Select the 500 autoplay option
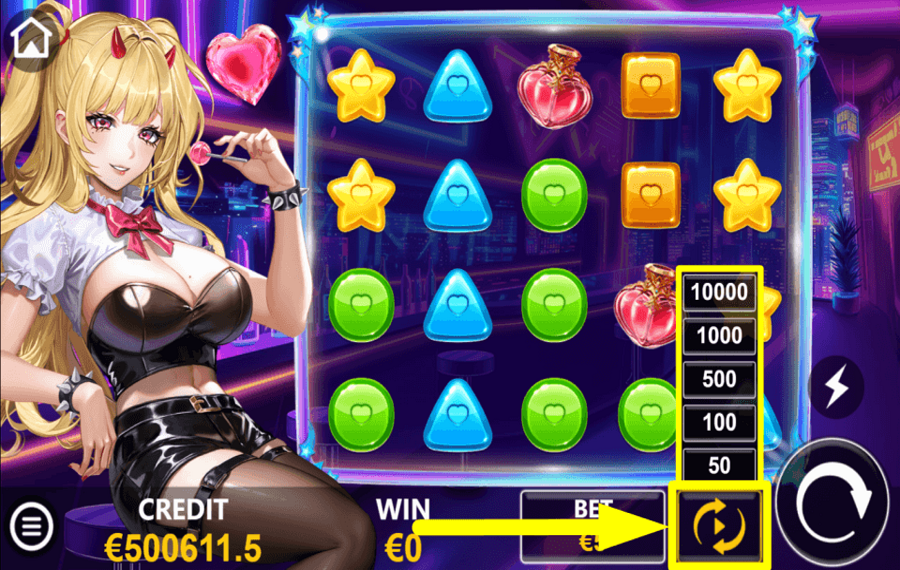Image resolution: width=900 pixels, height=570 pixels. pos(717,380)
